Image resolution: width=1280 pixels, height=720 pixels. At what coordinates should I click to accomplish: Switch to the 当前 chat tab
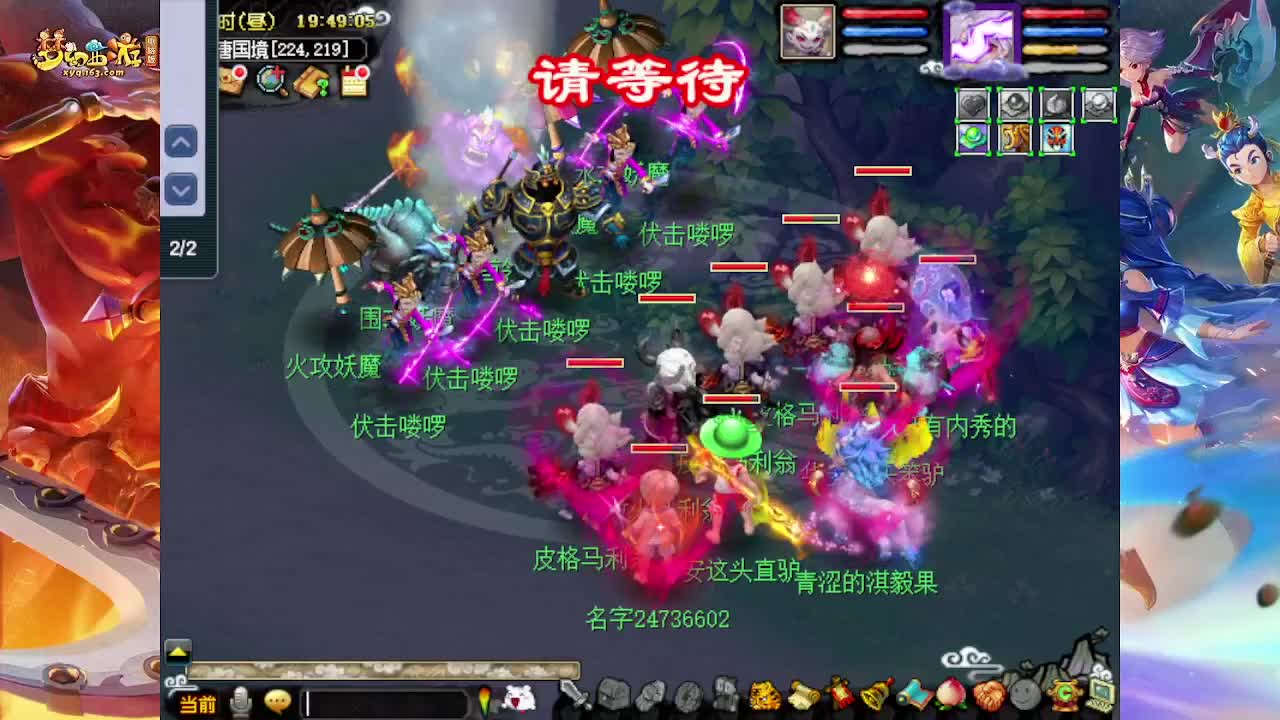pos(196,704)
